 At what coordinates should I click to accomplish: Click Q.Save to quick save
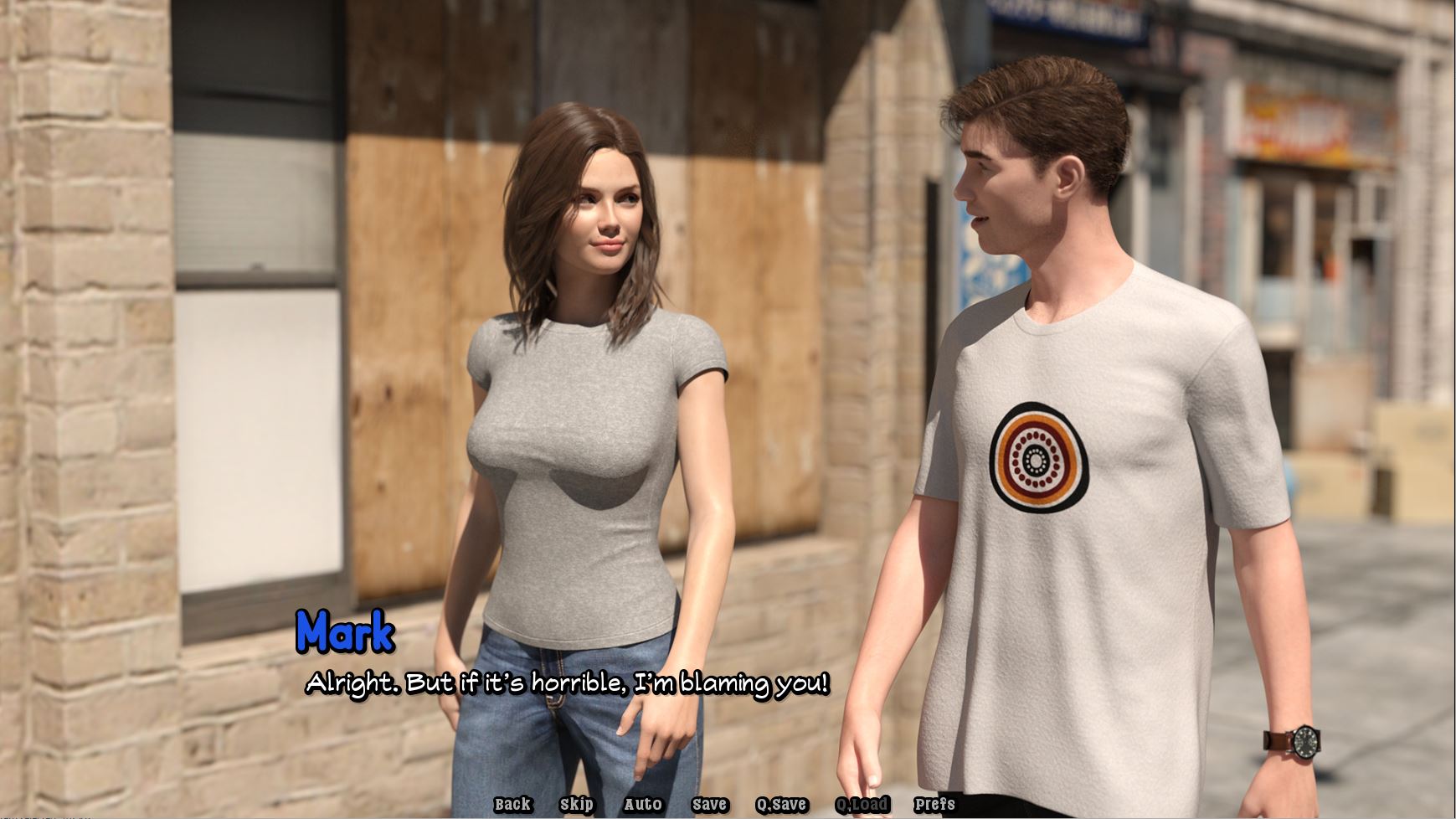pos(781,805)
